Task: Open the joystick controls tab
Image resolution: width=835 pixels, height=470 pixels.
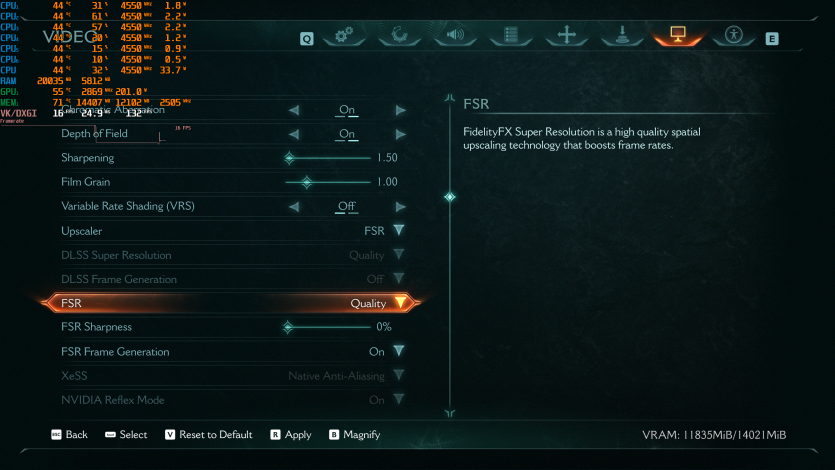Action: [622, 36]
